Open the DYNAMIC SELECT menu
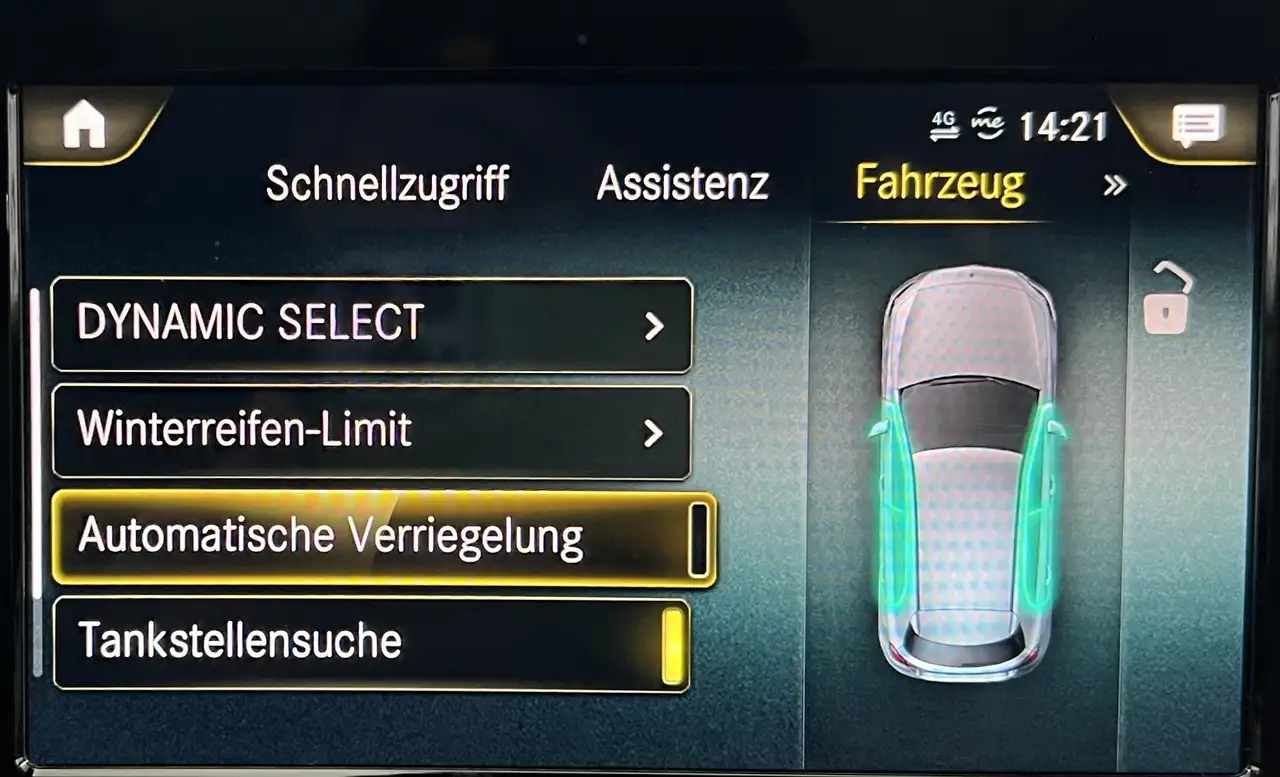The image size is (1280, 777). [x=372, y=325]
